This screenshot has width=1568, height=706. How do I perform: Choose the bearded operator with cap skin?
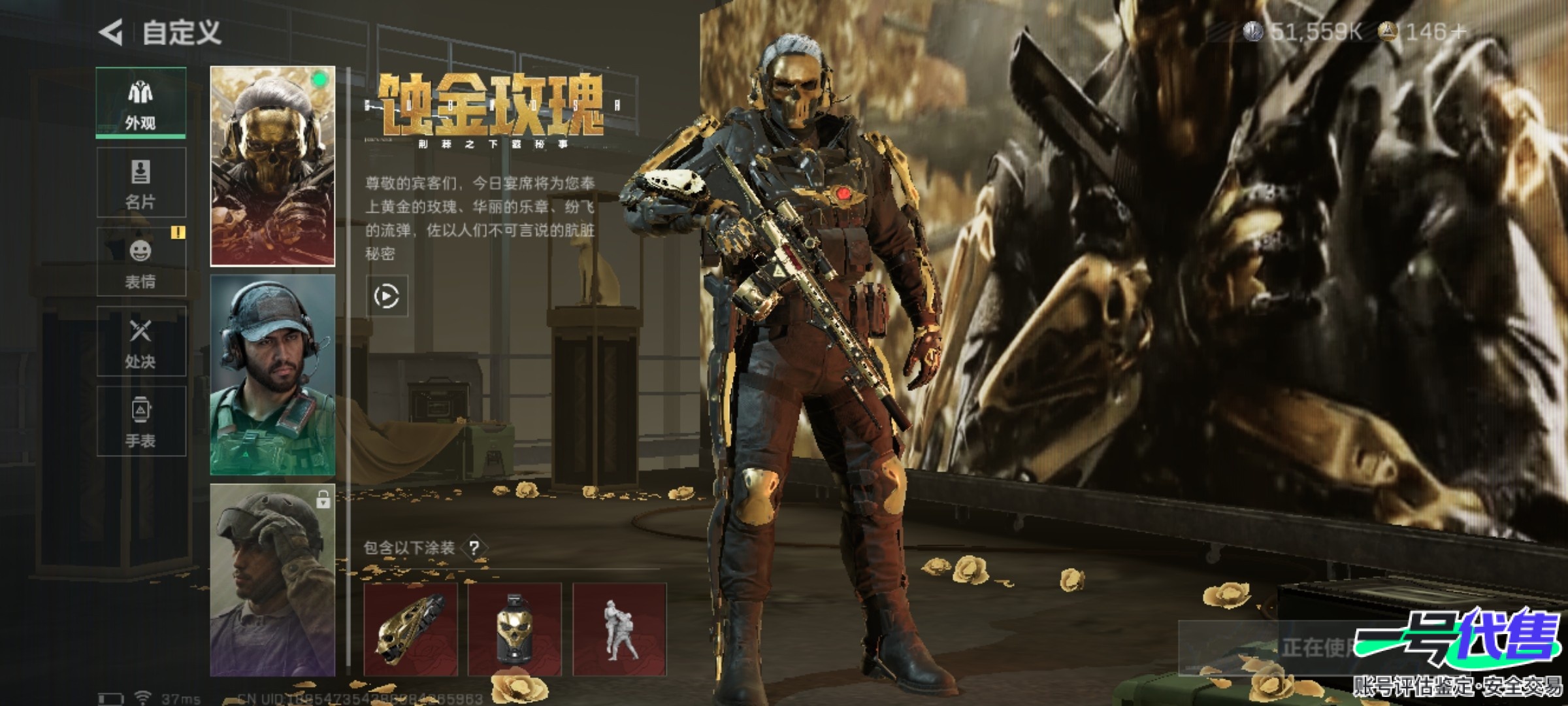272,375
